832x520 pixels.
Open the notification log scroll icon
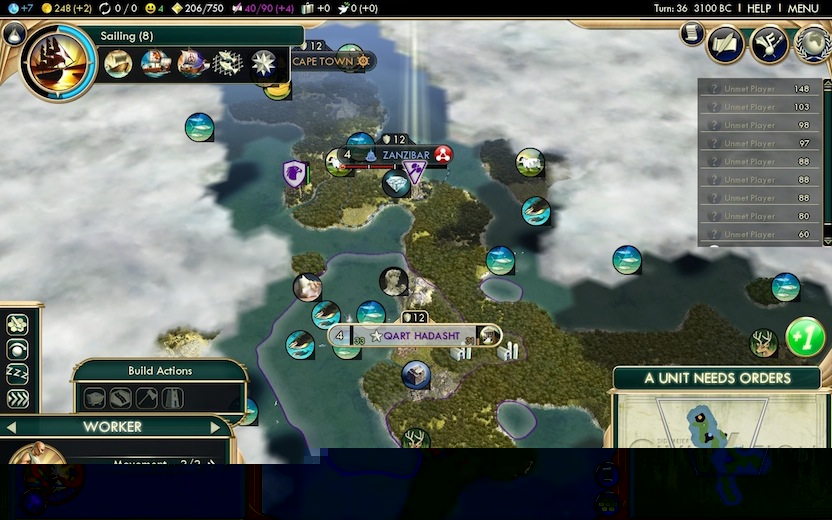coord(692,34)
